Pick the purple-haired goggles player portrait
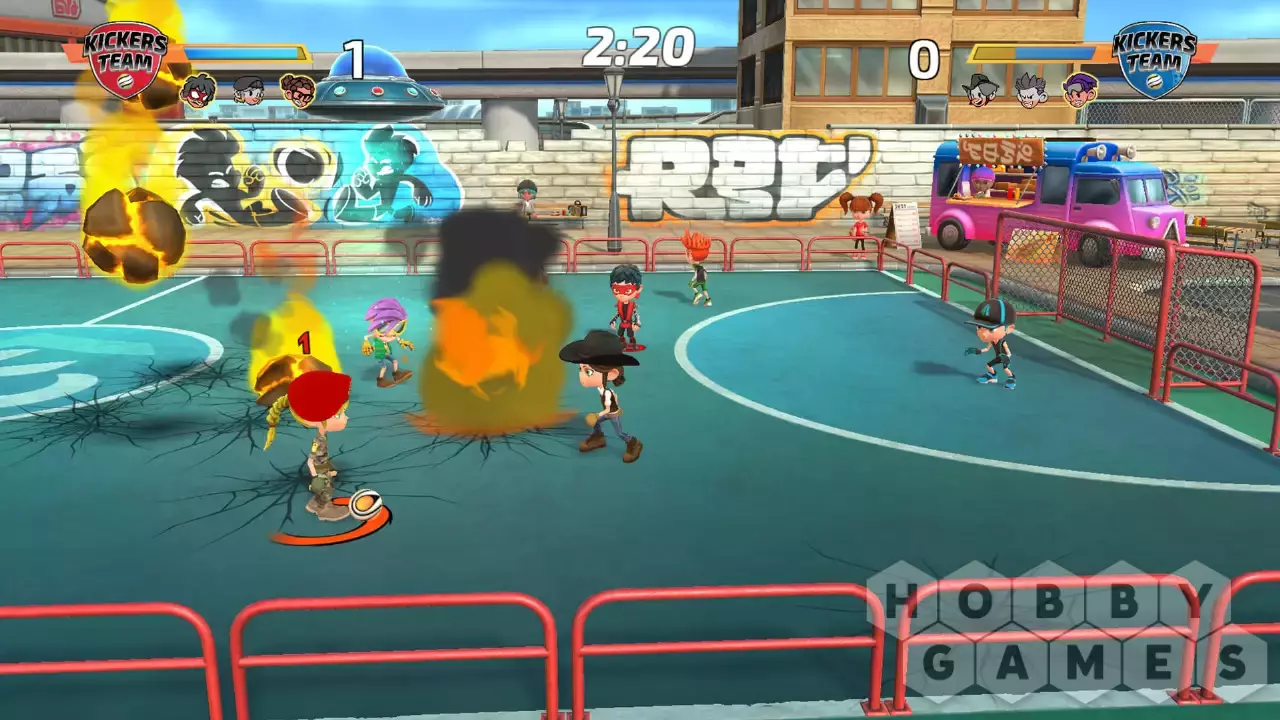 (x=1079, y=91)
